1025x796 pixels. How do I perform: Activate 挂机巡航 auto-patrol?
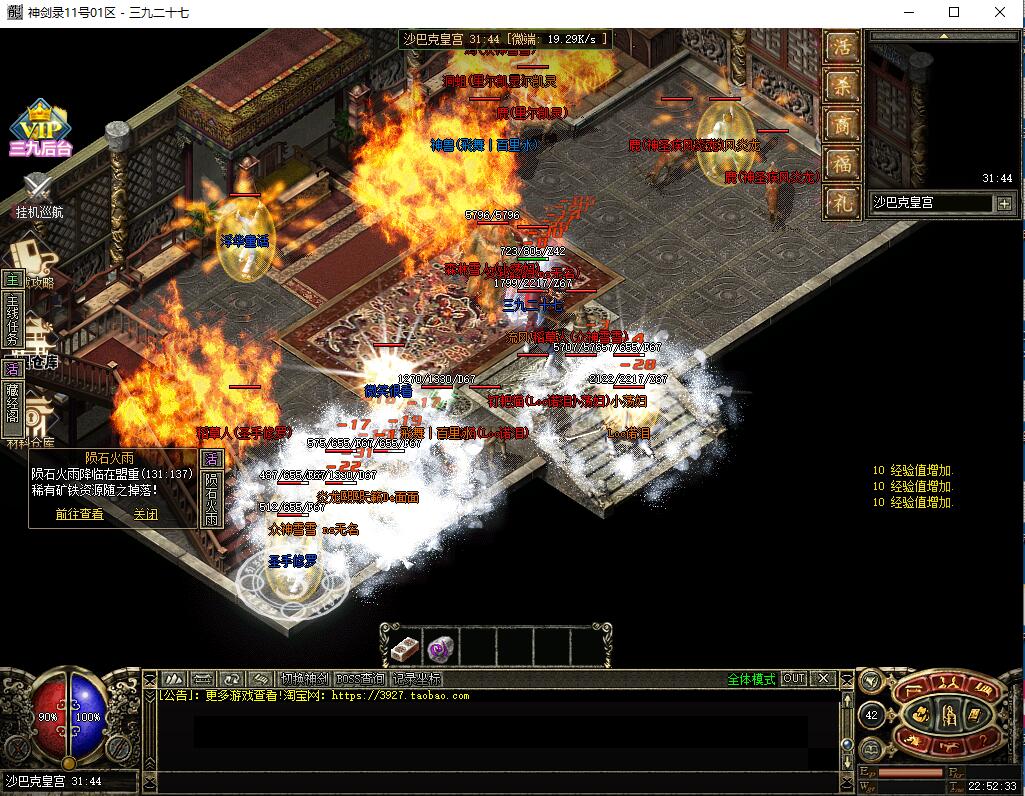pyautogui.click(x=38, y=196)
